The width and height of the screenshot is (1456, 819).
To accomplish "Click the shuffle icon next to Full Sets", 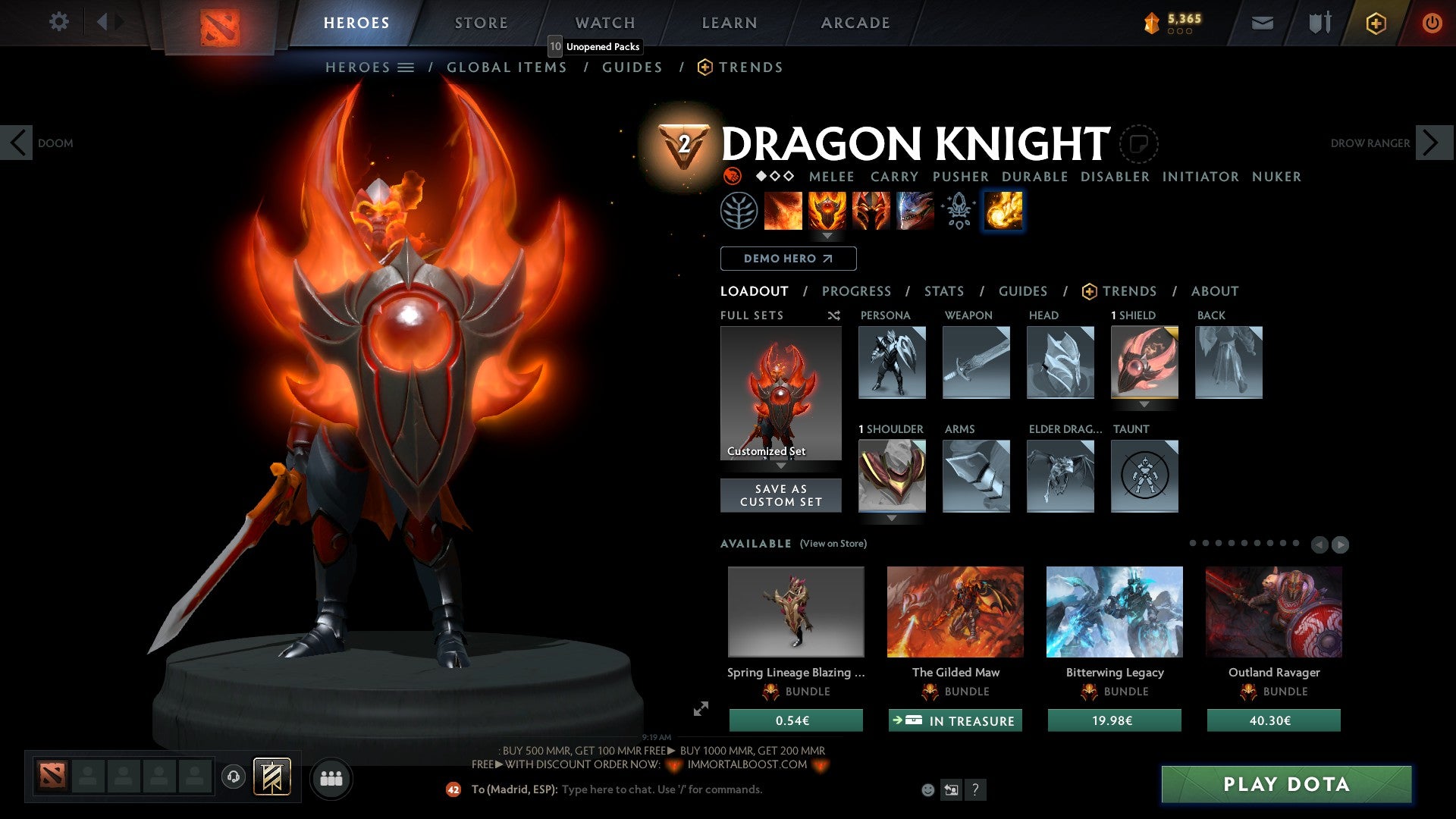I will (x=833, y=315).
